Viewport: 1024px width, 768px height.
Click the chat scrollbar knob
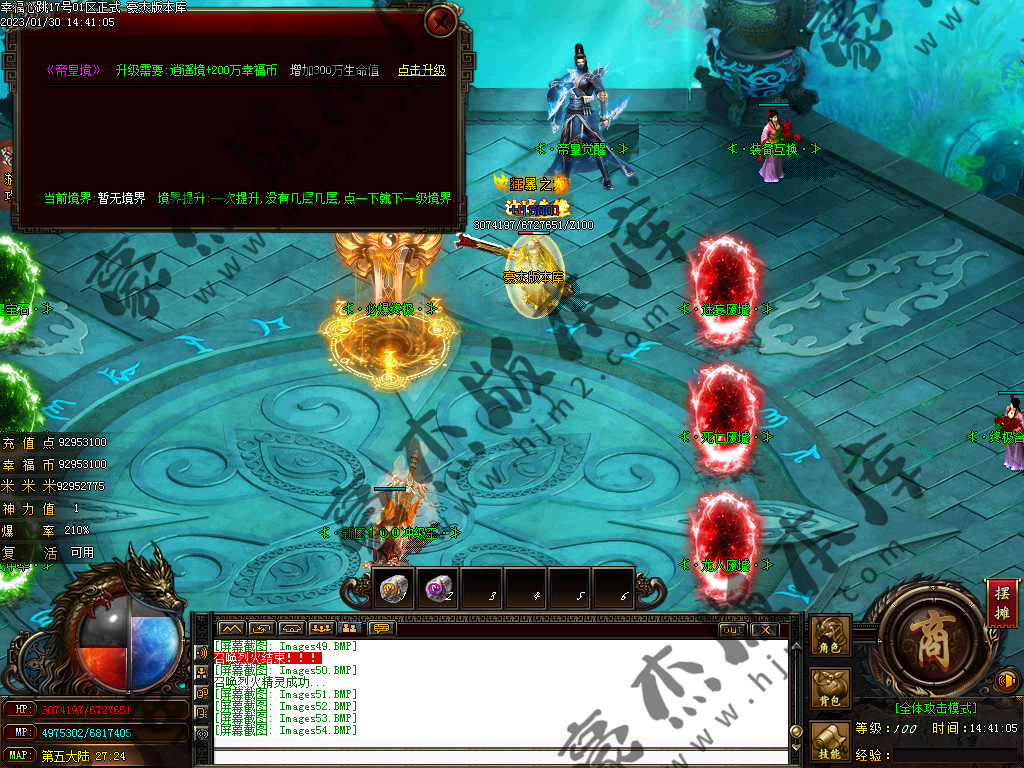pyautogui.click(x=796, y=731)
